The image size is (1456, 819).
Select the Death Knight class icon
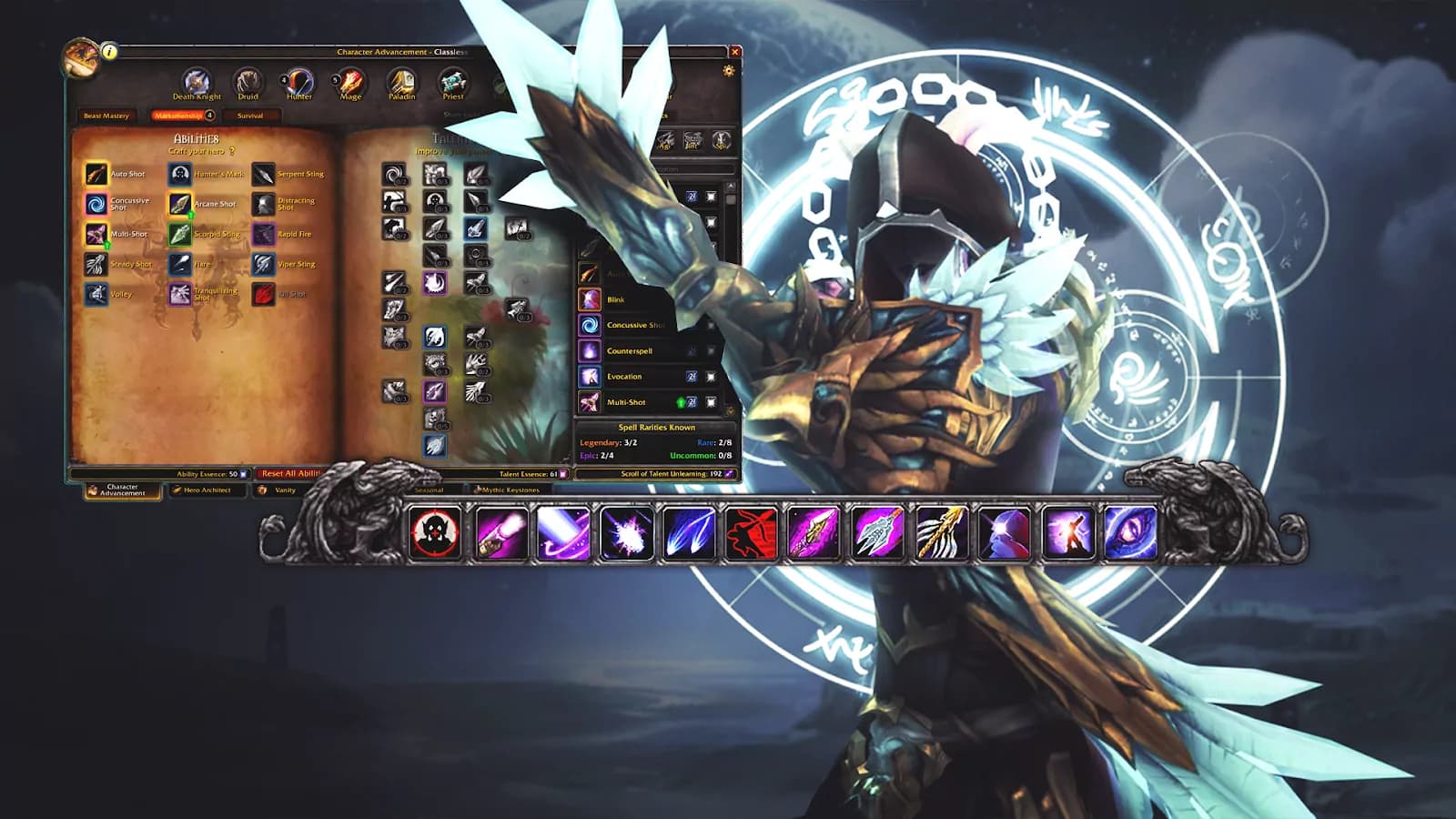[197, 82]
